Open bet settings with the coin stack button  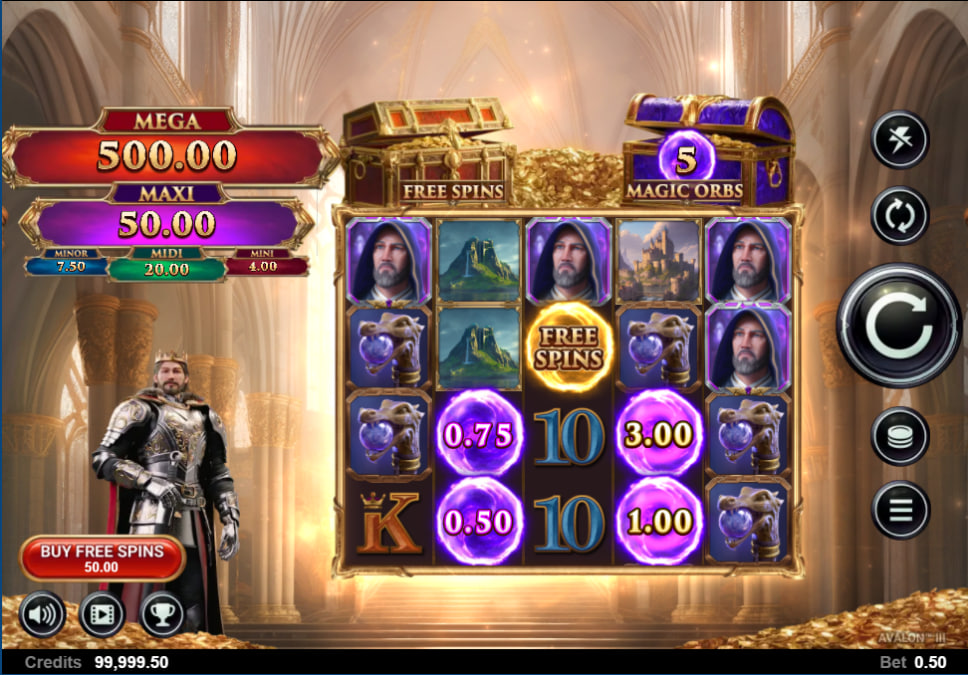900,436
